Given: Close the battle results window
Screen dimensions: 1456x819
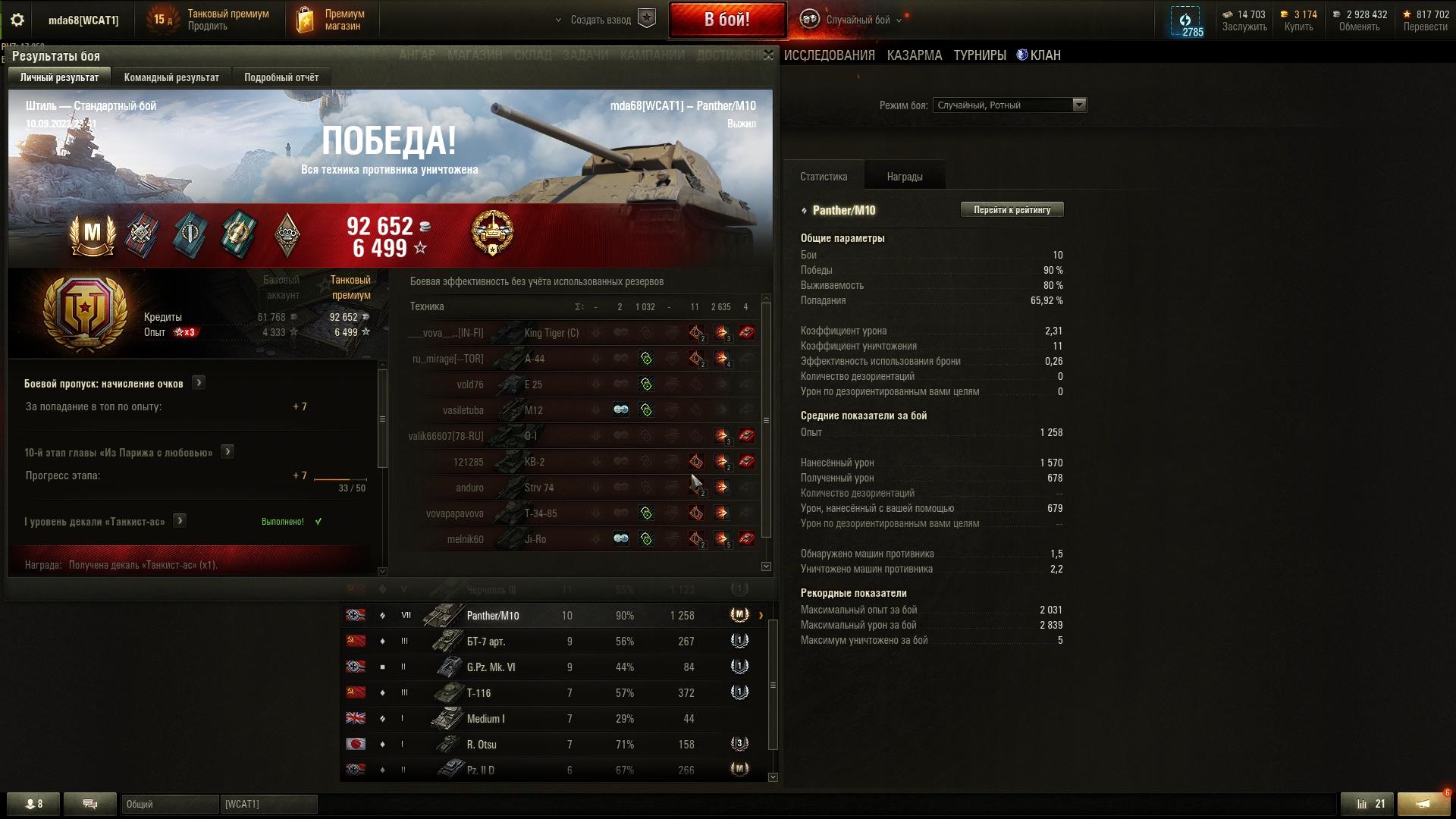Looking at the screenshot, I should coord(768,55).
